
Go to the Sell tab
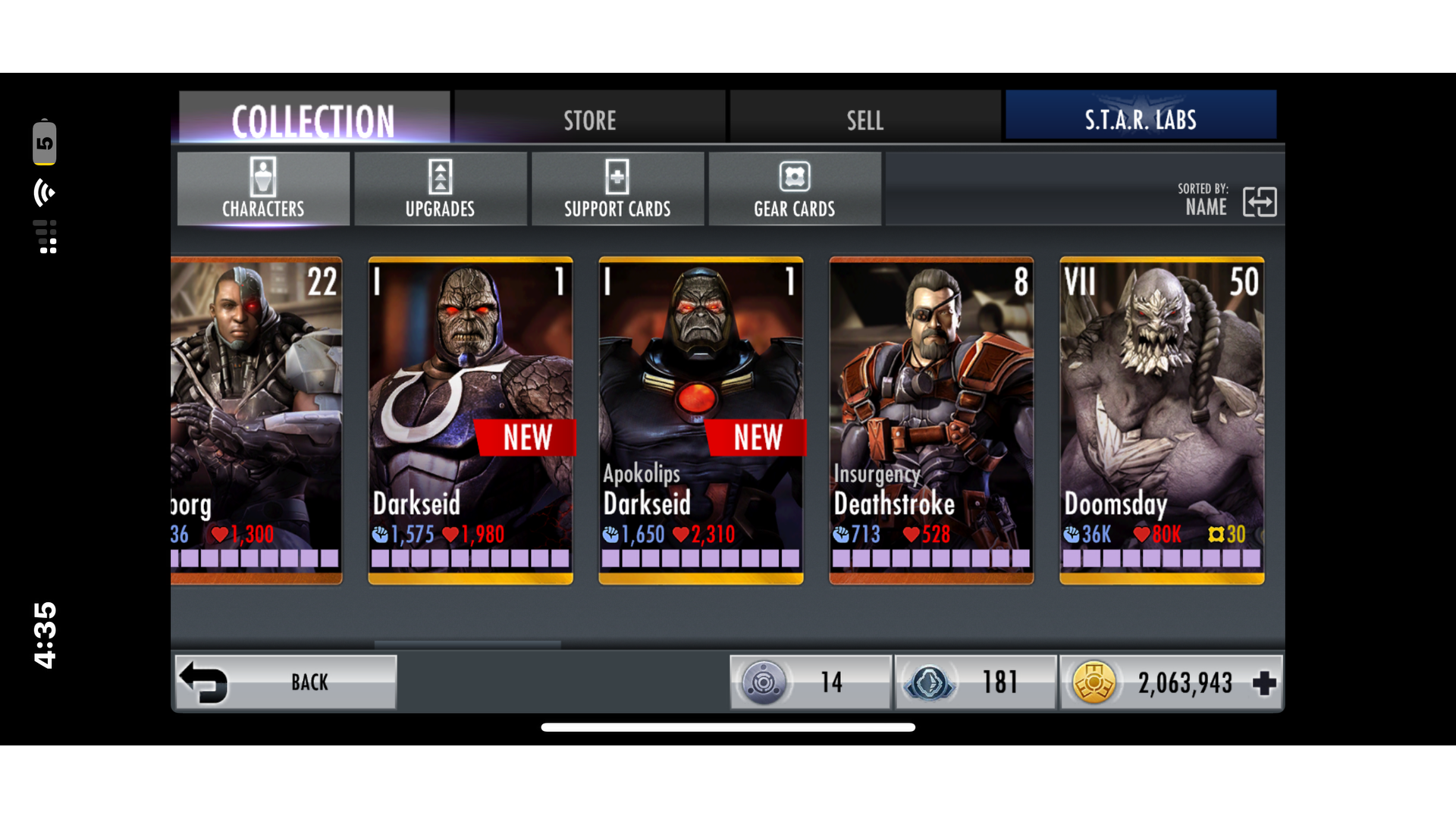point(864,119)
